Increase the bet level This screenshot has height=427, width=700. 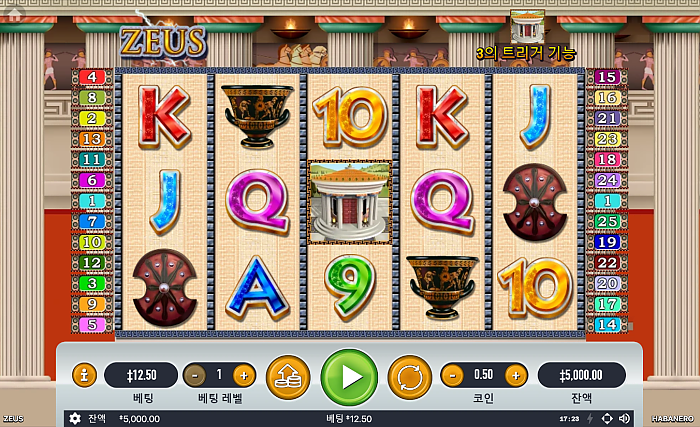pos(243,375)
